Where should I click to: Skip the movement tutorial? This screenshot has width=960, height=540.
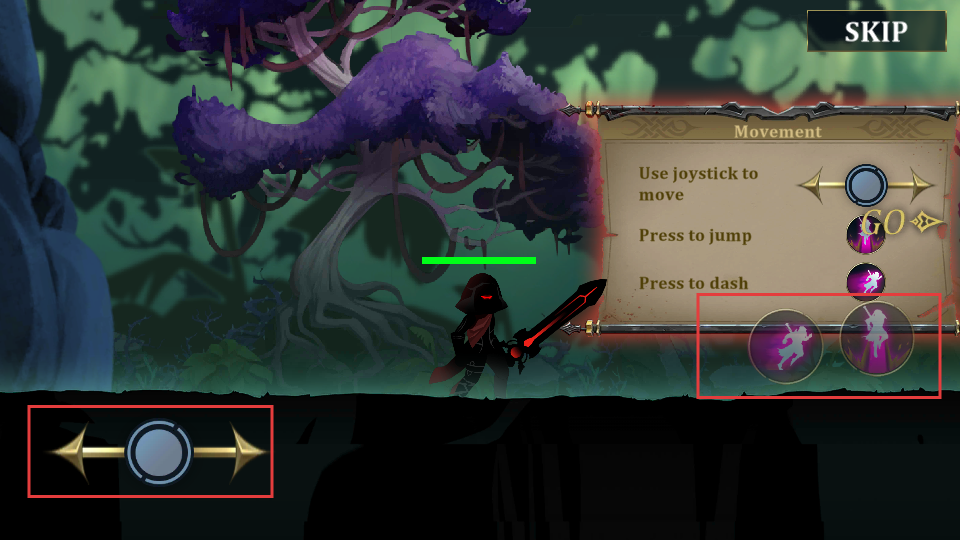[875, 31]
